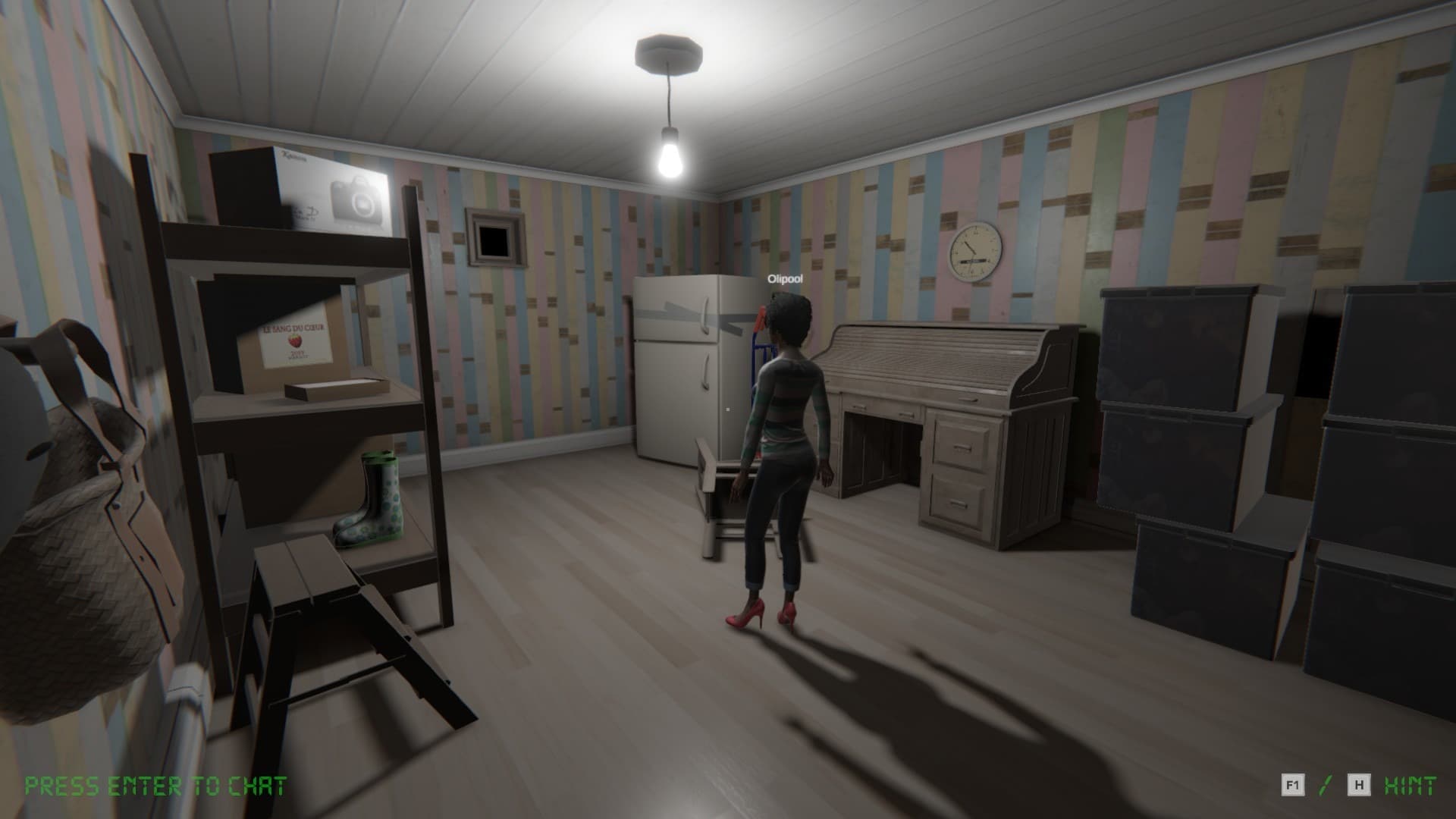Click the green HINT label
This screenshot has height=819, width=1456.
pos(1410,785)
